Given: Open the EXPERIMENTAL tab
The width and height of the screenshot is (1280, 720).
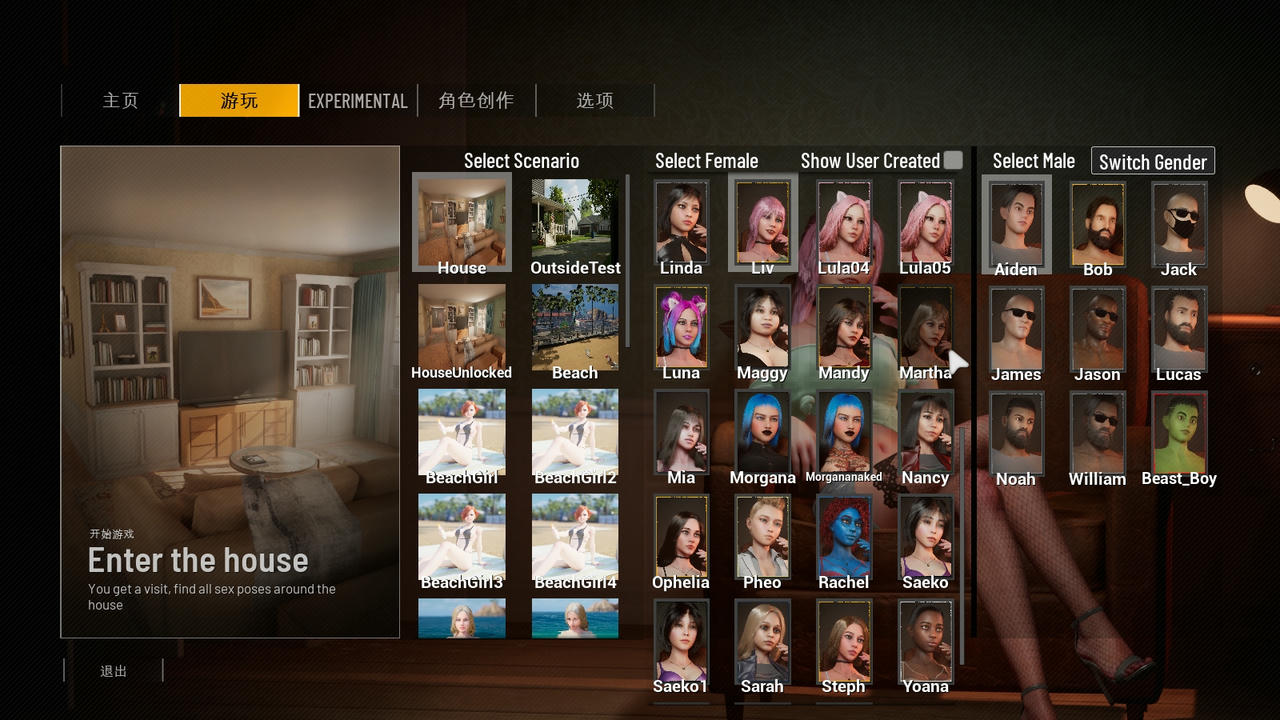Looking at the screenshot, I should click(x=357, y=101).
